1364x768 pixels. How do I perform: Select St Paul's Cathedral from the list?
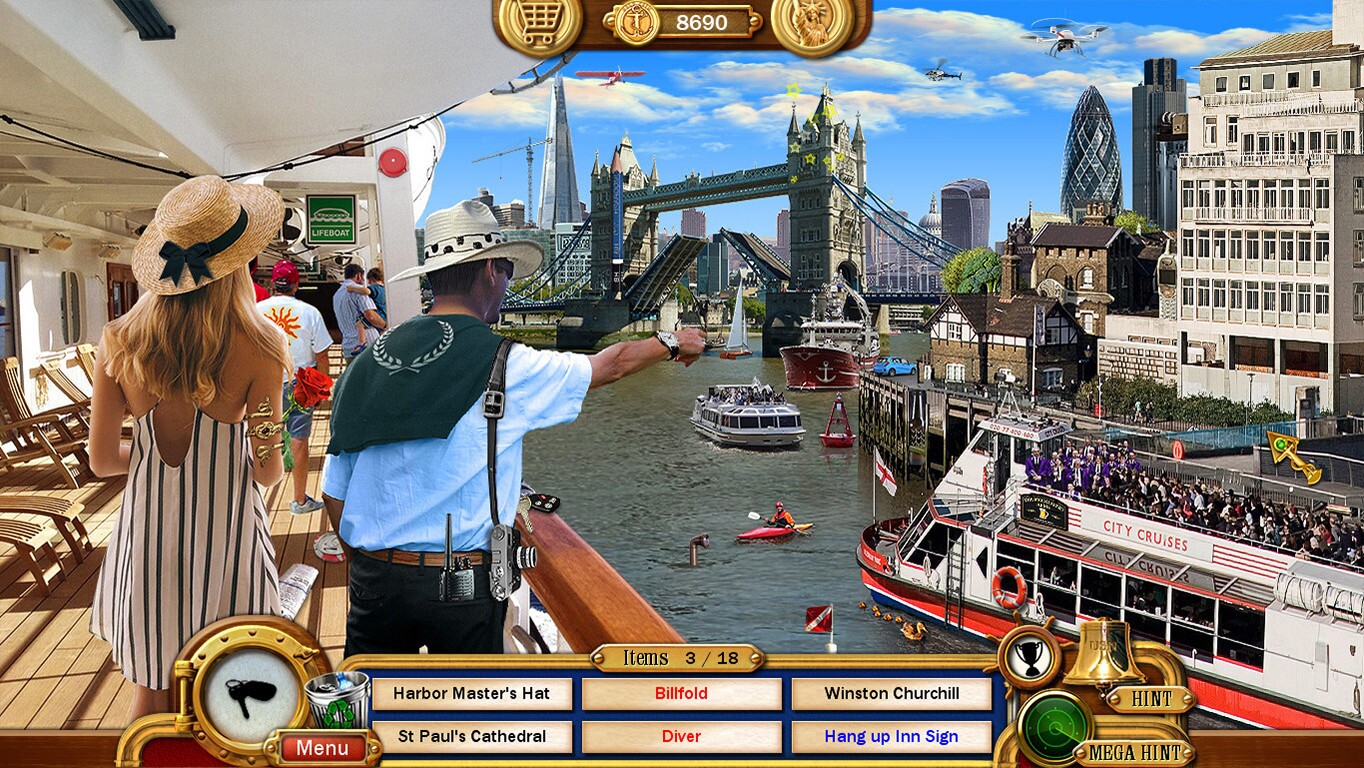(x=472, y=735)
